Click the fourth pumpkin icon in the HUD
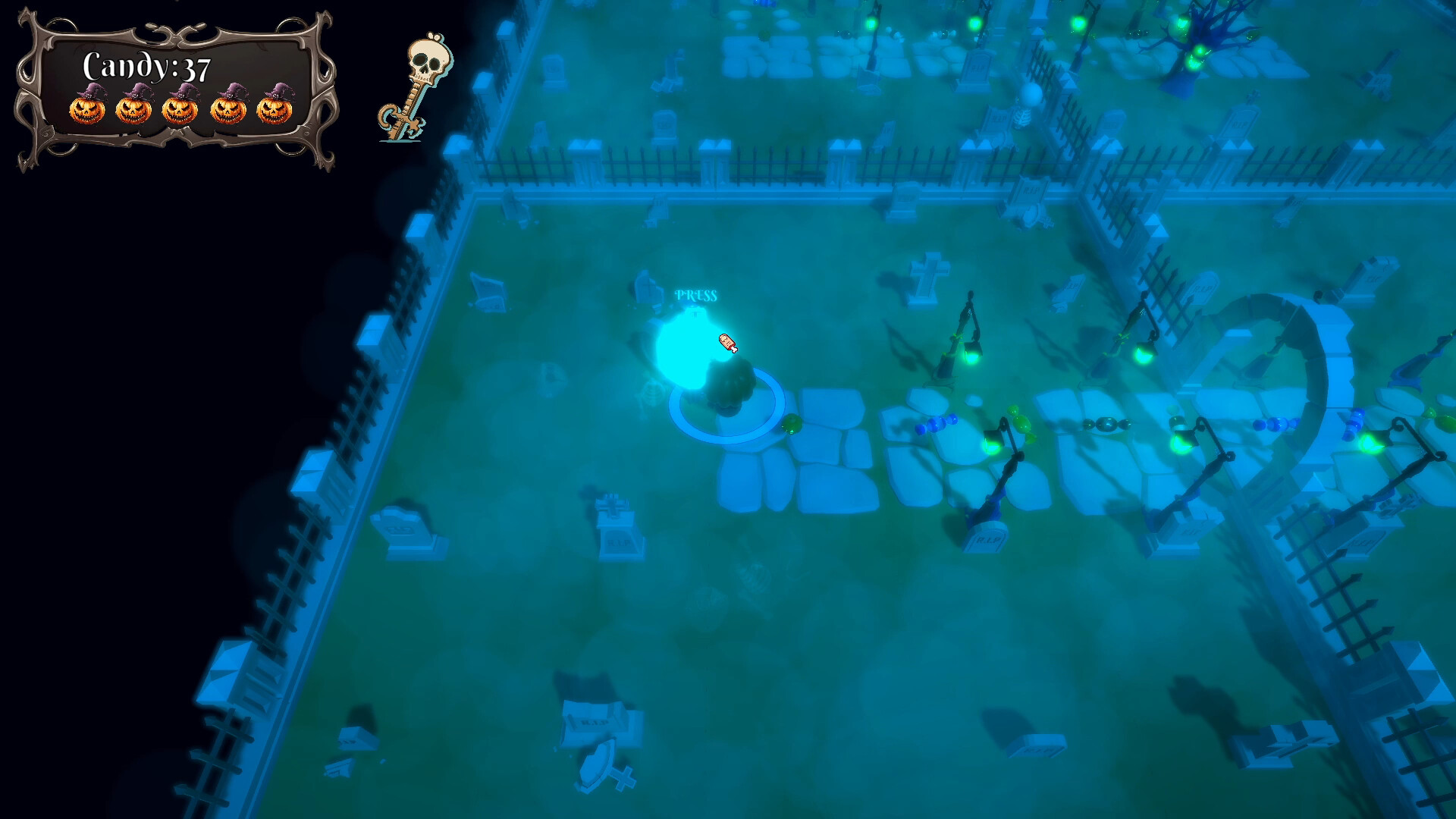The height and width of the screenshot is (819, 1456). pyautogui.click(x=229, y=109)
